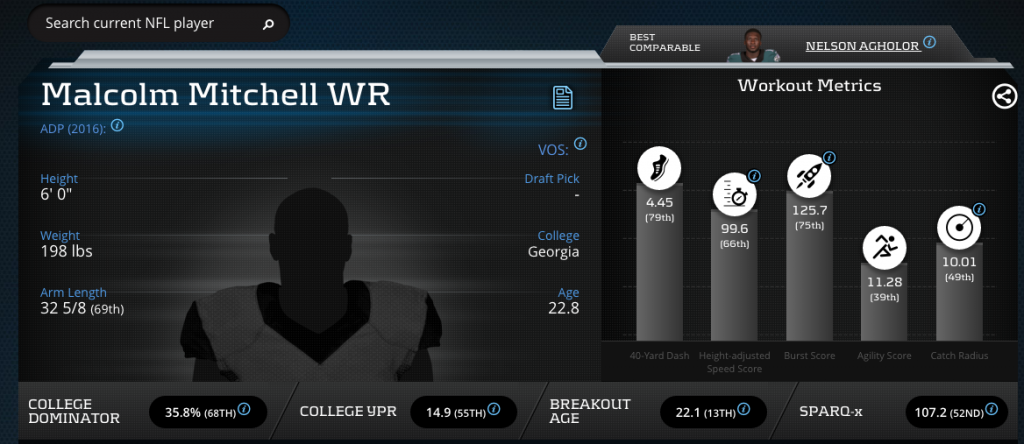The width and height of the screenshot is (1024, 444).
Task: Click info icon next to Nelson Agholor
Action: 930,42
